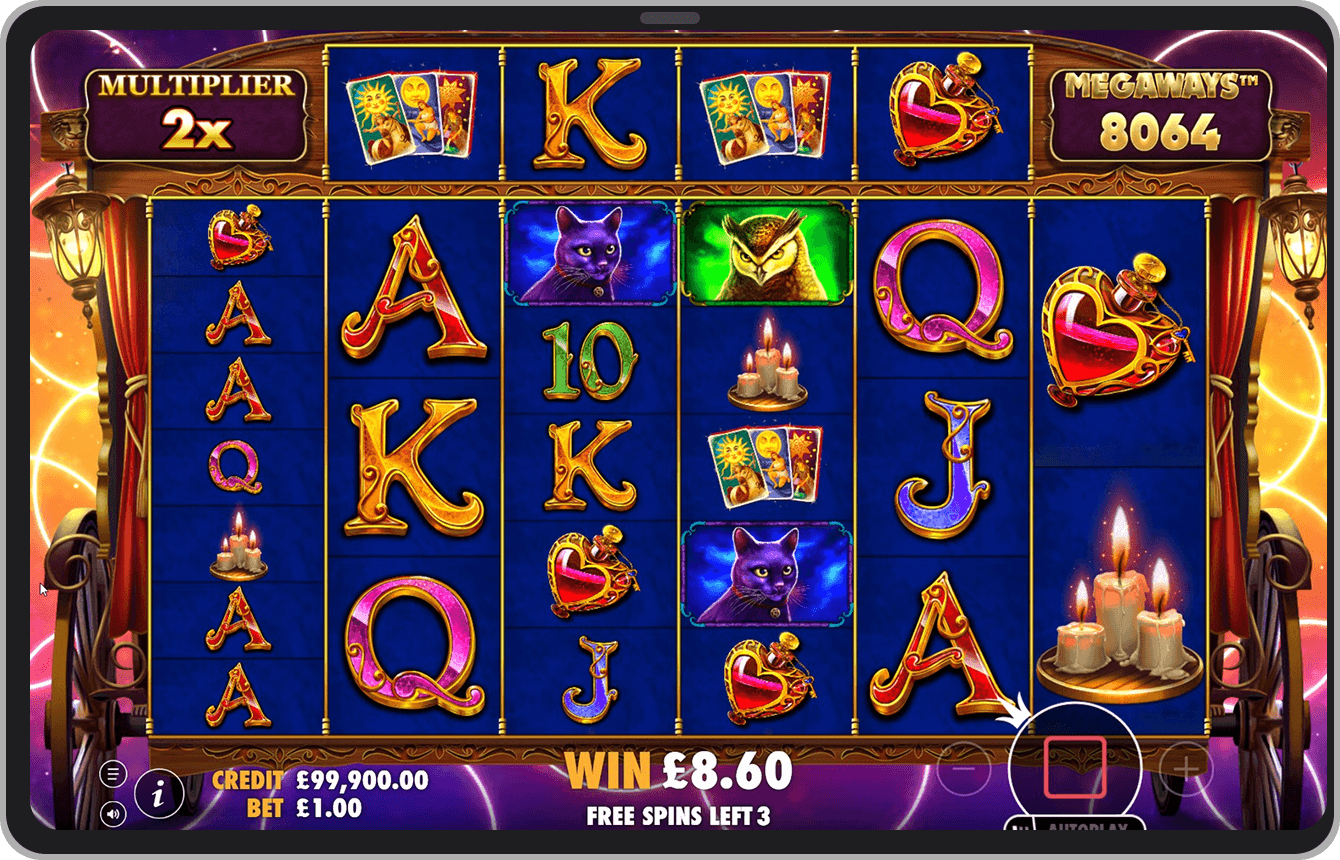
Task: Open the game info button
Action: [x=159, y=794]
